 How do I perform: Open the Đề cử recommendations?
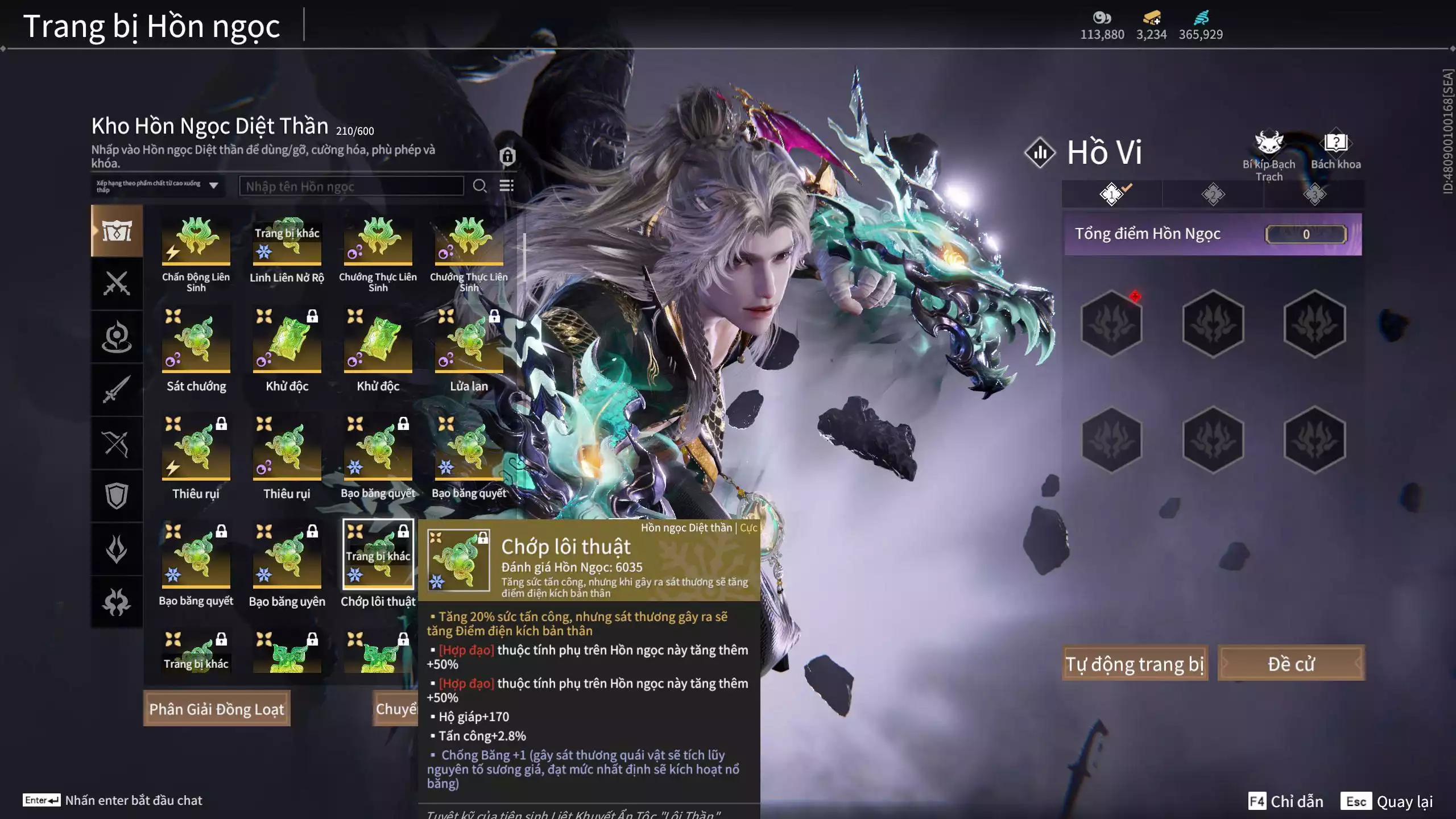1290,663
